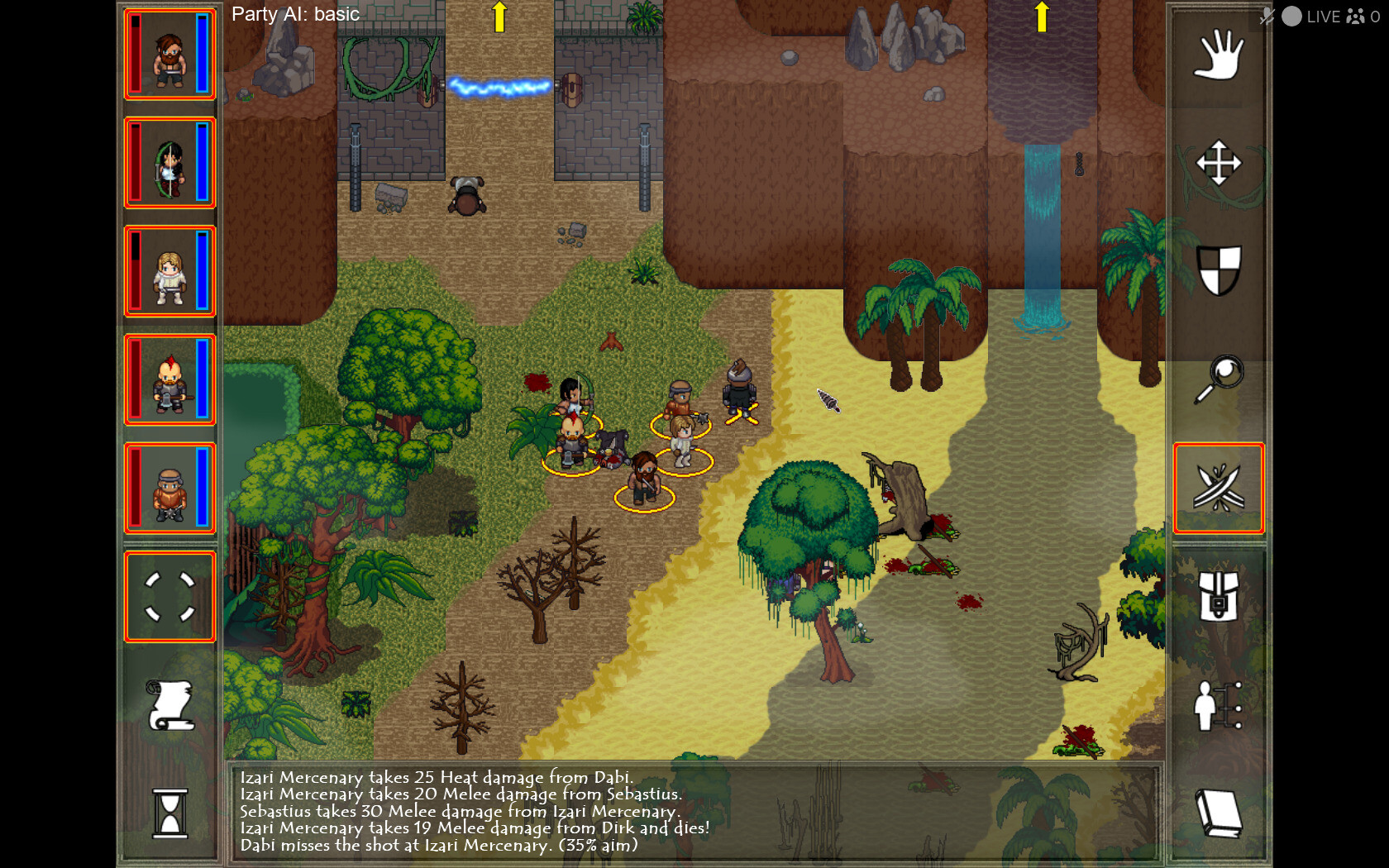Select the mohawk warrior portrait
This screenshot has width=1389, height=868.
coord(169,380)
